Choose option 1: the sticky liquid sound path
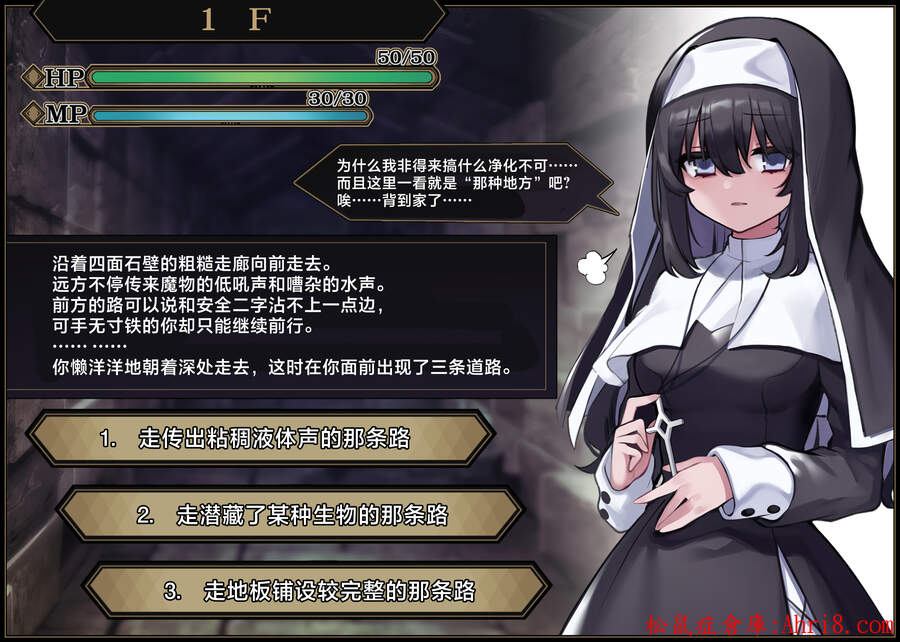This screenshot has width=900, height=642. point(260,438)
